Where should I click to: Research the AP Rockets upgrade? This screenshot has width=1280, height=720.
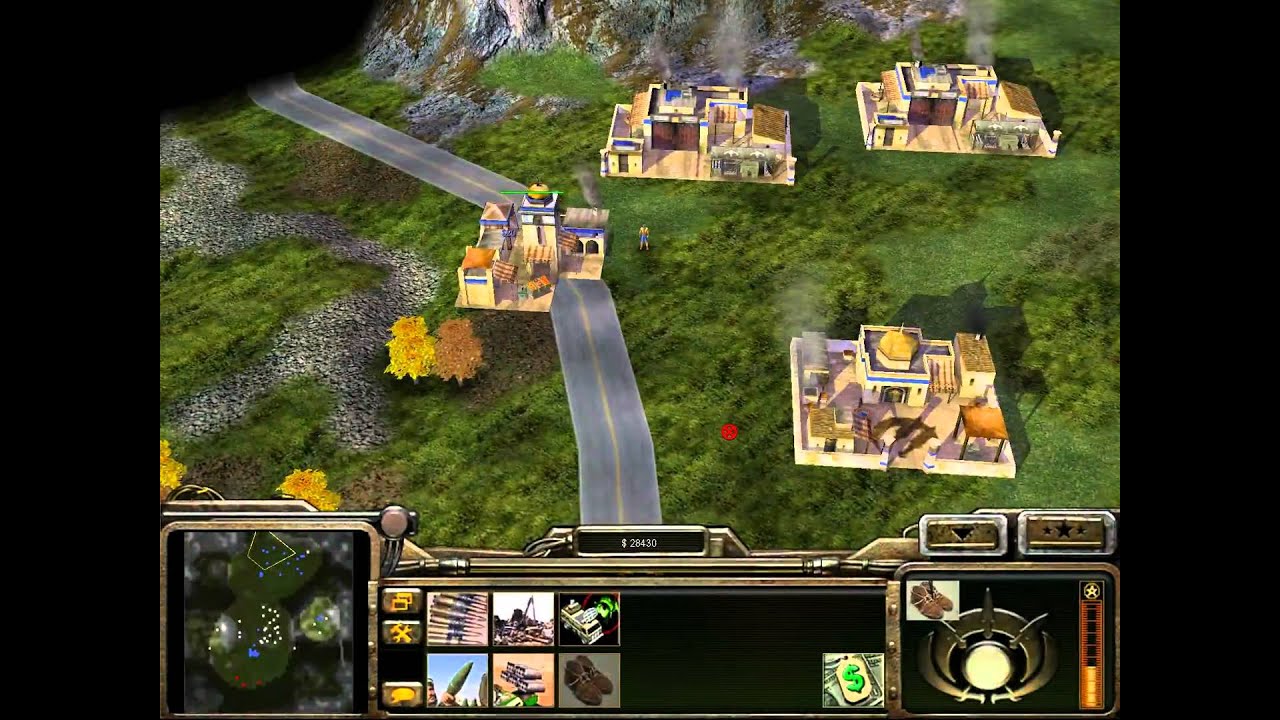pos(457,680)
